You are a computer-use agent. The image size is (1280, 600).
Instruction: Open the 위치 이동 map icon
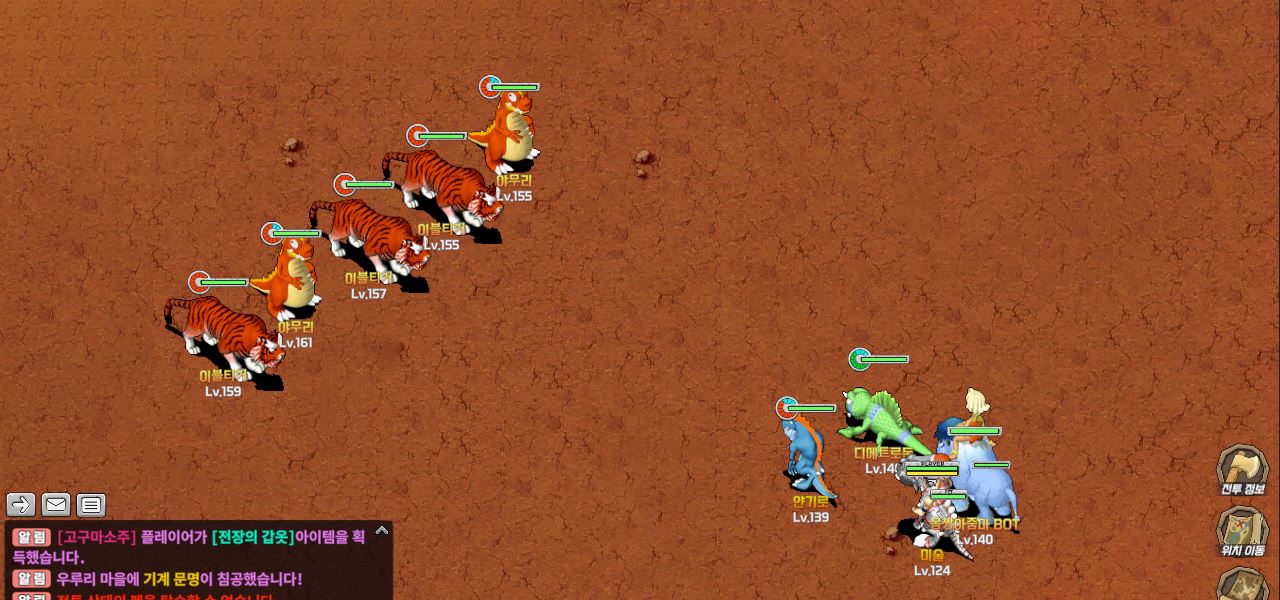click(x=1242, y=529)
